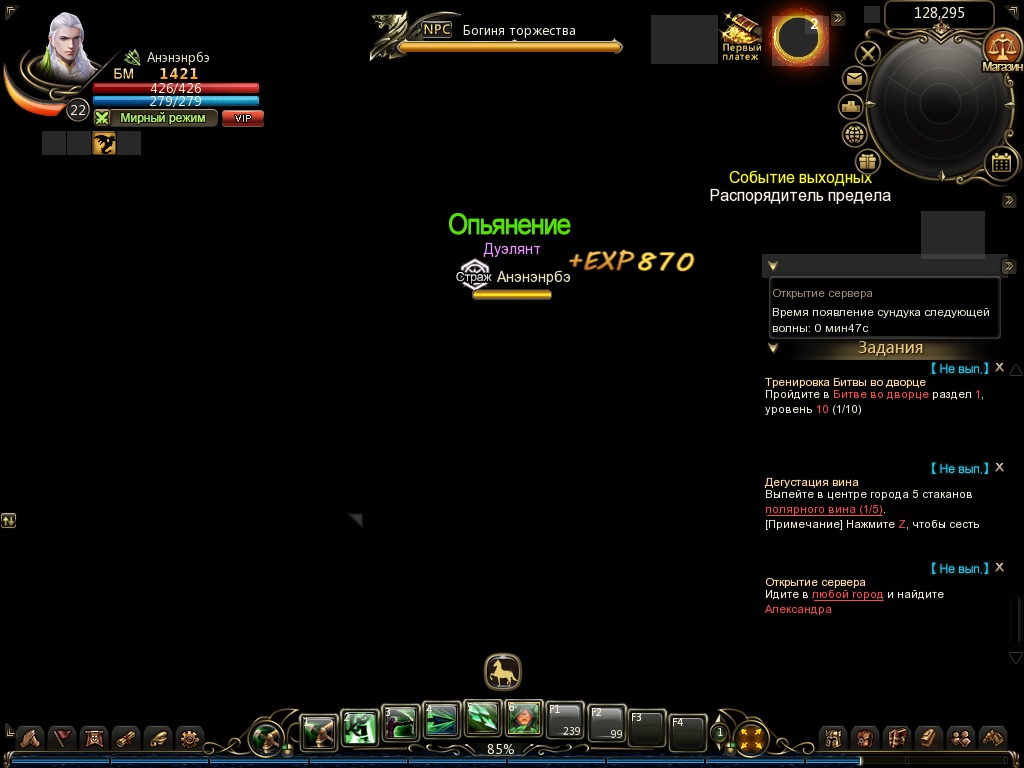Toggle the Мирный режим combat mode button
This screenshot has height=768, width=1024.
(156, 118)
